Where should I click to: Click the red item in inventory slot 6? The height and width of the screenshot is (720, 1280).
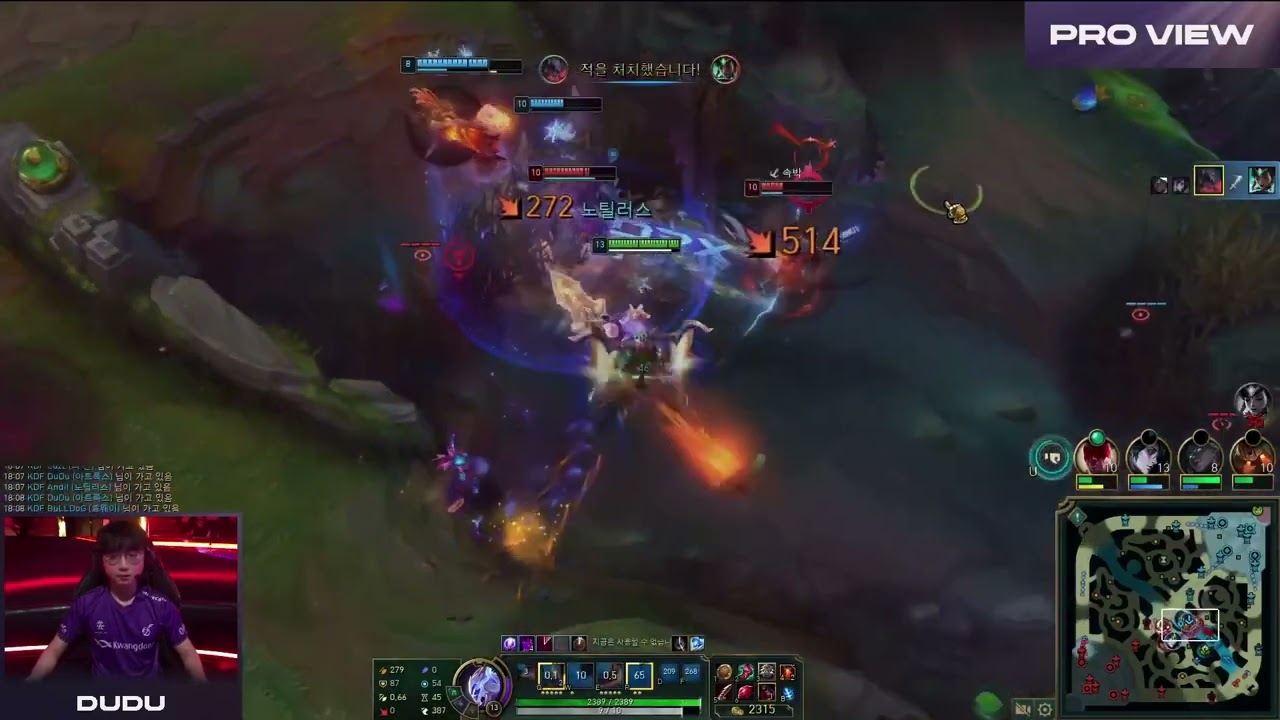click(x=744, y=693)
